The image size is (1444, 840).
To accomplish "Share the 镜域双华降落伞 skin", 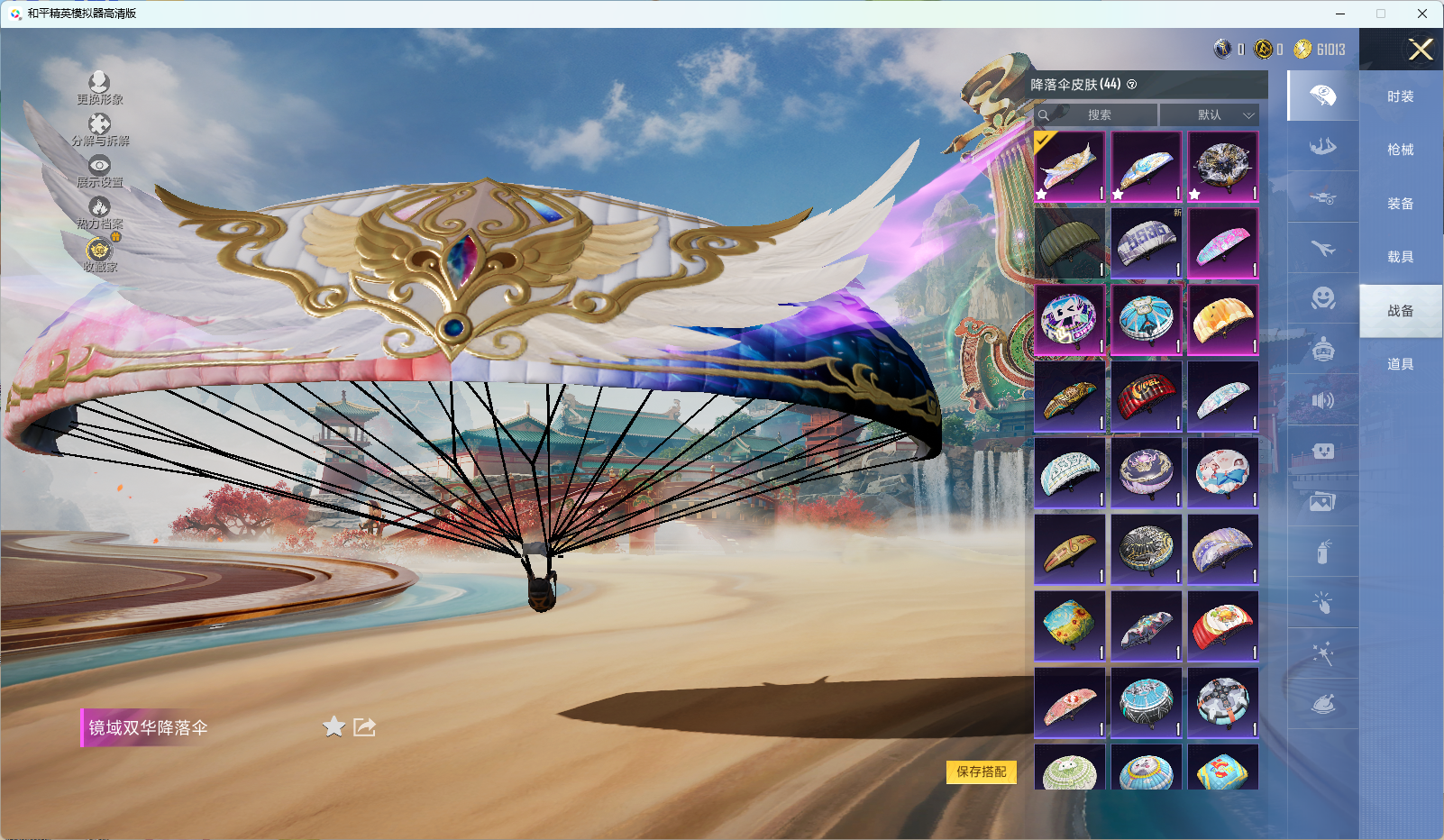I will [x=364, y=726].
